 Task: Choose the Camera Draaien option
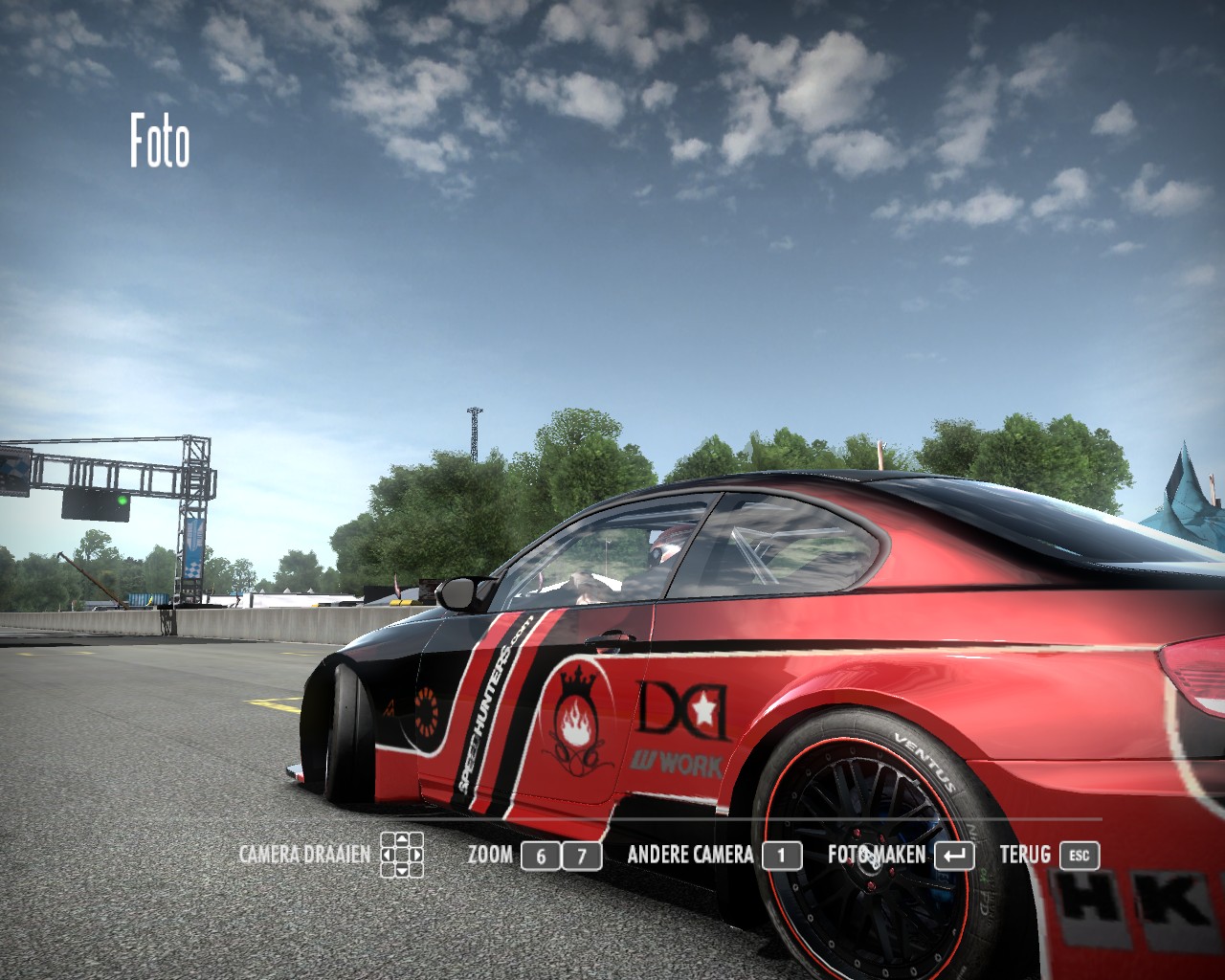(x=304, y=855)
